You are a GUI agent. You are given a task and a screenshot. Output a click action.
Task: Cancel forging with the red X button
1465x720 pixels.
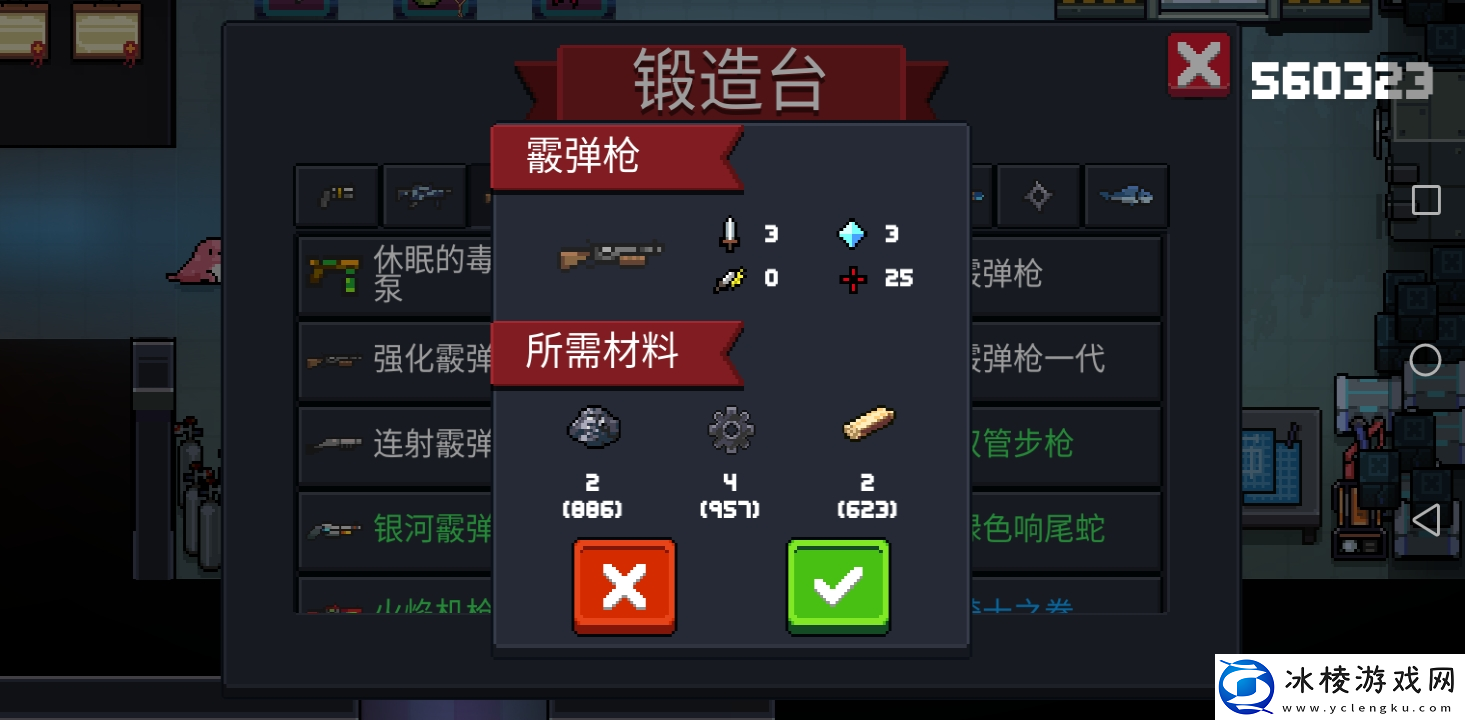pos(623,585)
